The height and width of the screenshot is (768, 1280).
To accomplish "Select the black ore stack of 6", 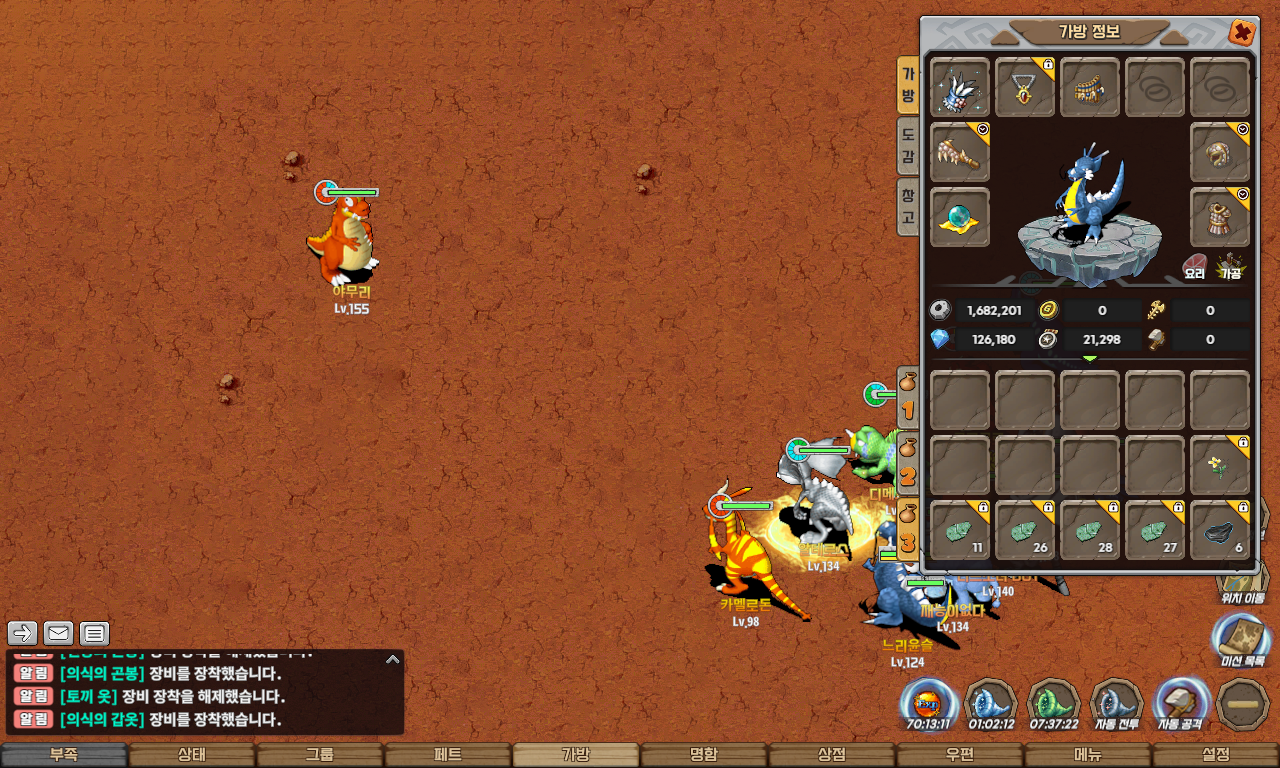I will [x=1220, y=531].
